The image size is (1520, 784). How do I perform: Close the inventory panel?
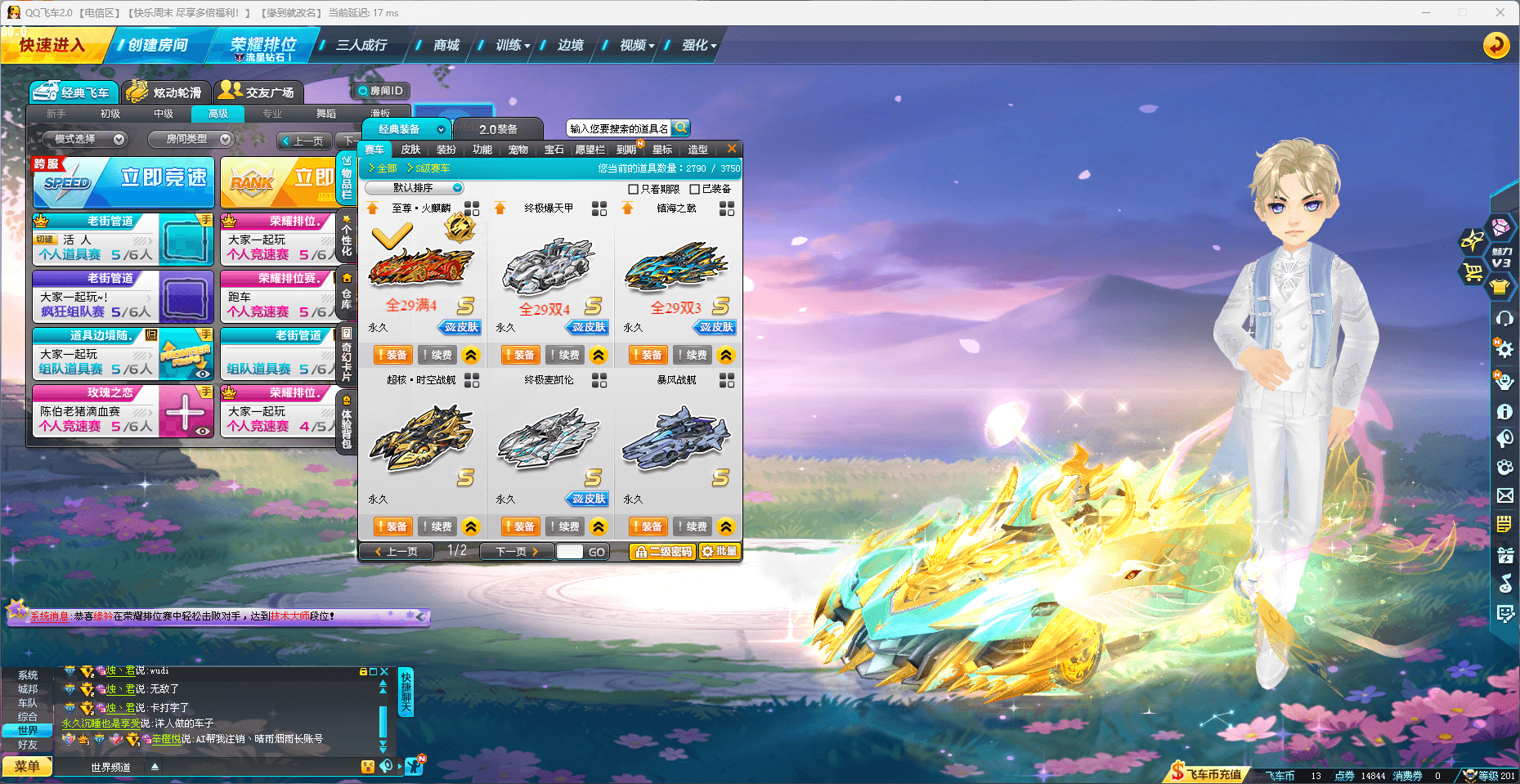click(732, 149)
